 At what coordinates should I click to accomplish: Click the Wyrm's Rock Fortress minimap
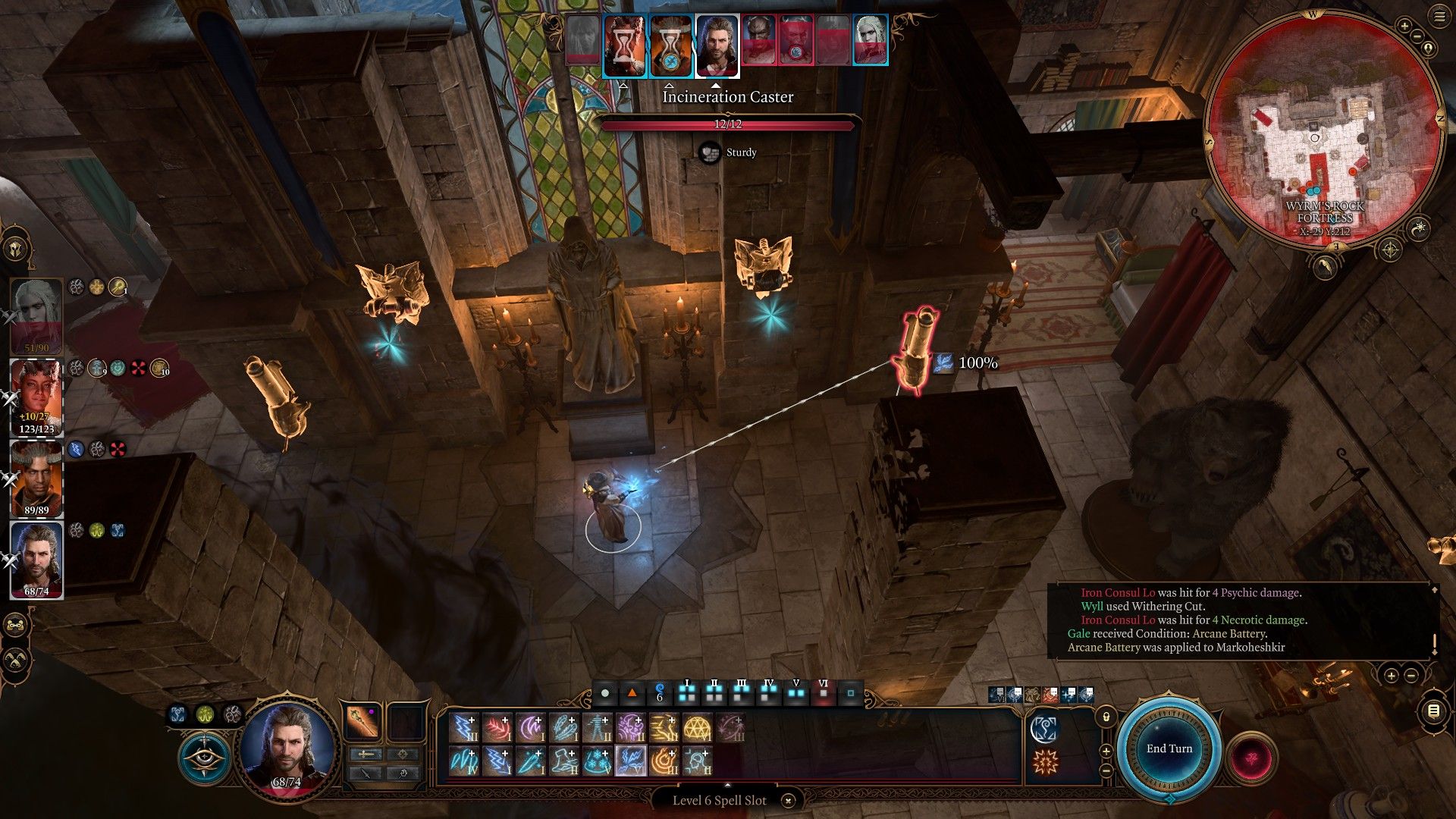point(1323,133)
